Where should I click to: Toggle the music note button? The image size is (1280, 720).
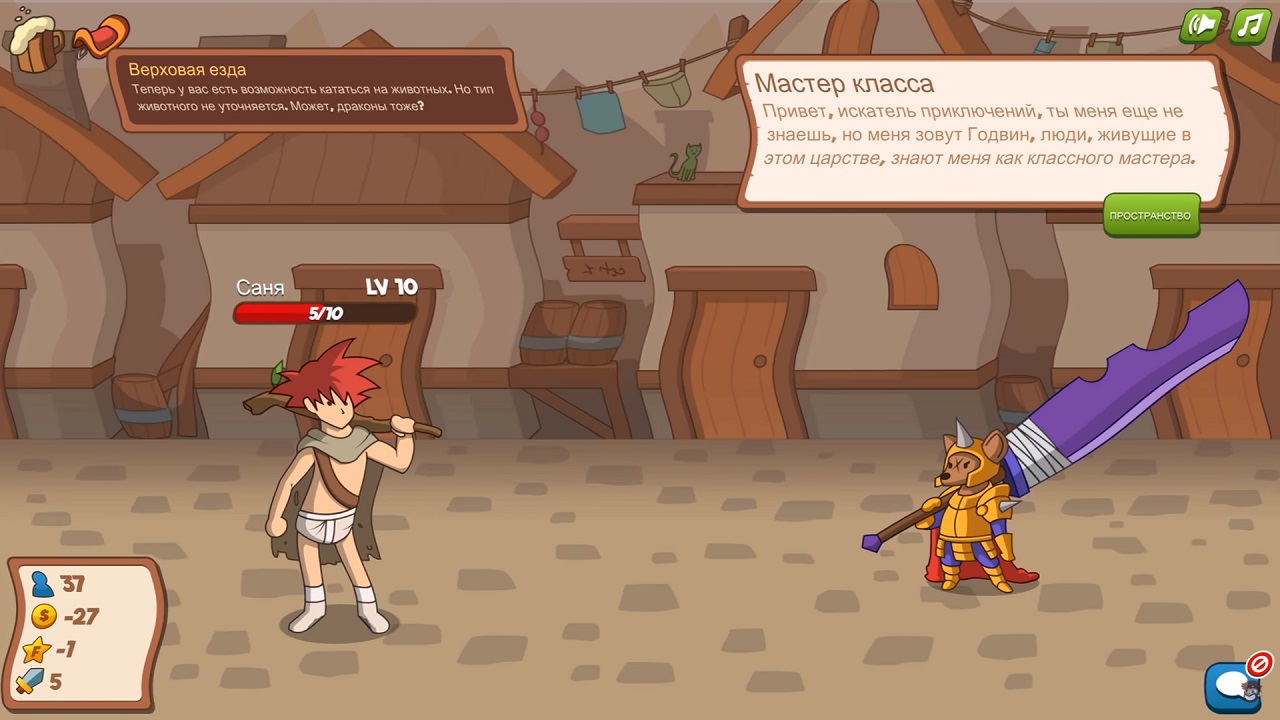click(x=1250, y=26)
